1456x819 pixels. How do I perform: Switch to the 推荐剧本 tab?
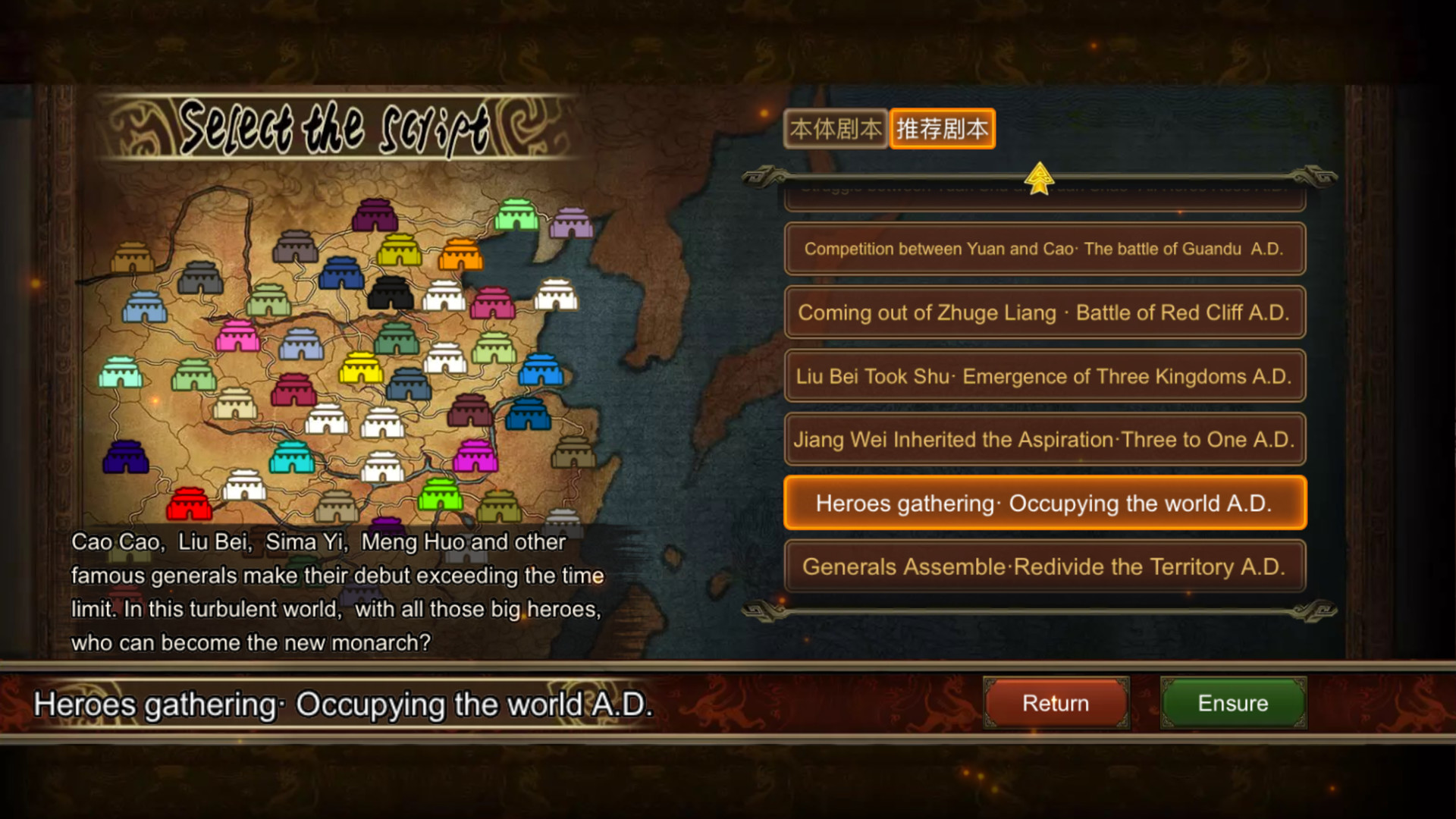(942, 128)
